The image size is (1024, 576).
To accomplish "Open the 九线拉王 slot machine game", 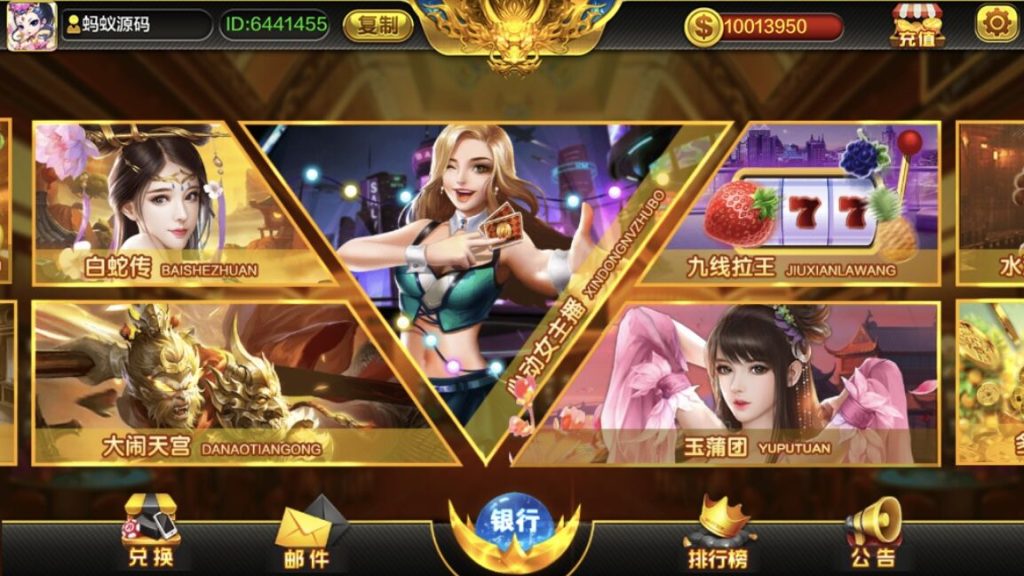I will pos(820,205).
